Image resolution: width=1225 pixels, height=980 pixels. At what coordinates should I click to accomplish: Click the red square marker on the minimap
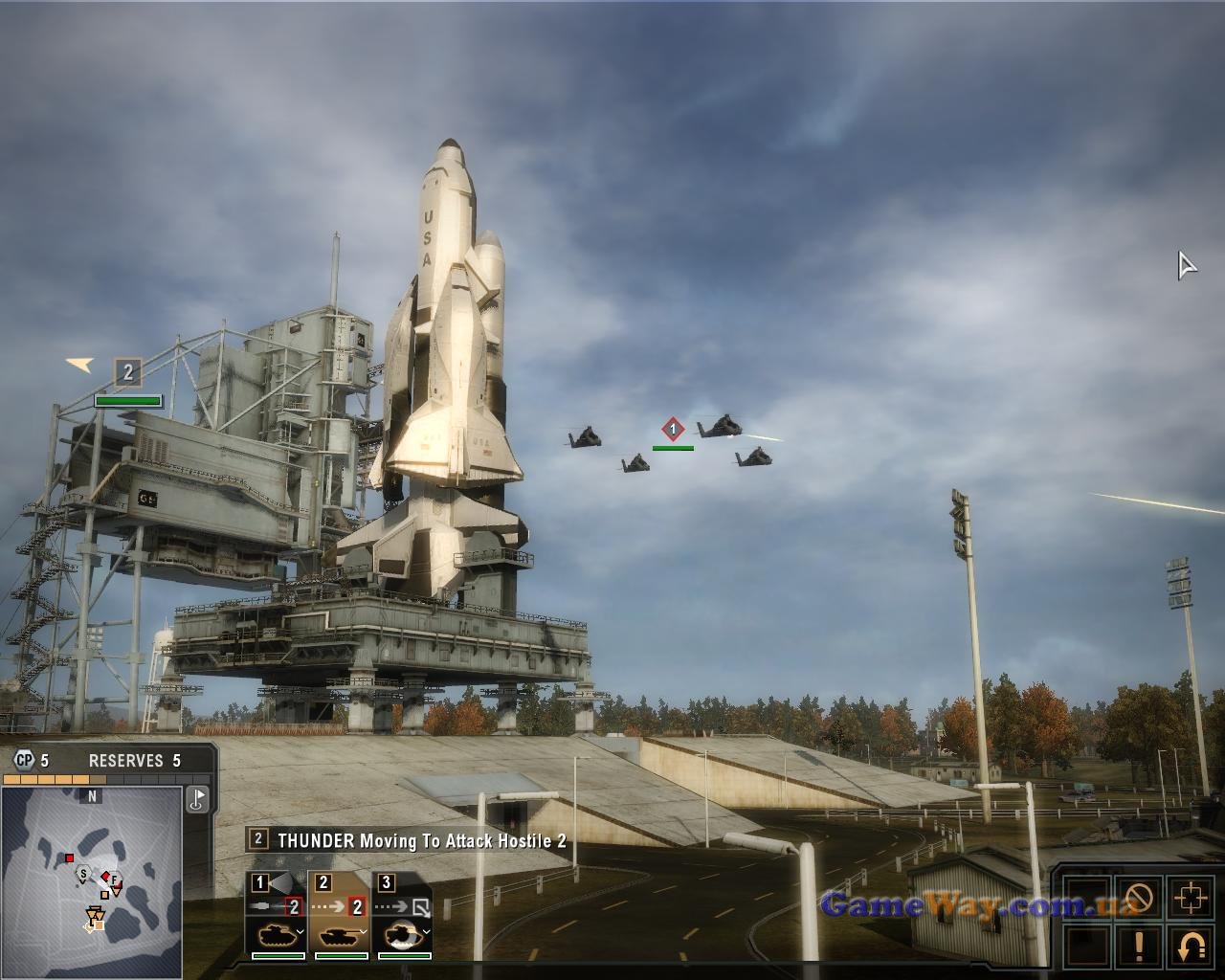coord(69,857)
